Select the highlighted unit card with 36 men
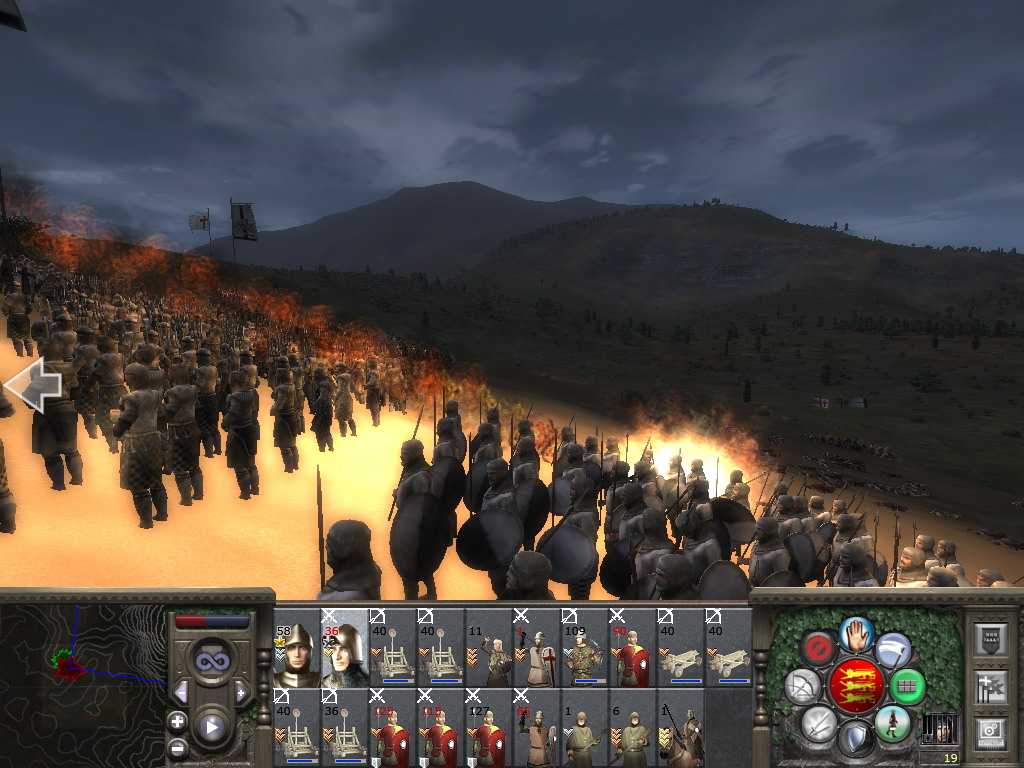Viewport: 1024px width, 768px height. 345,648
